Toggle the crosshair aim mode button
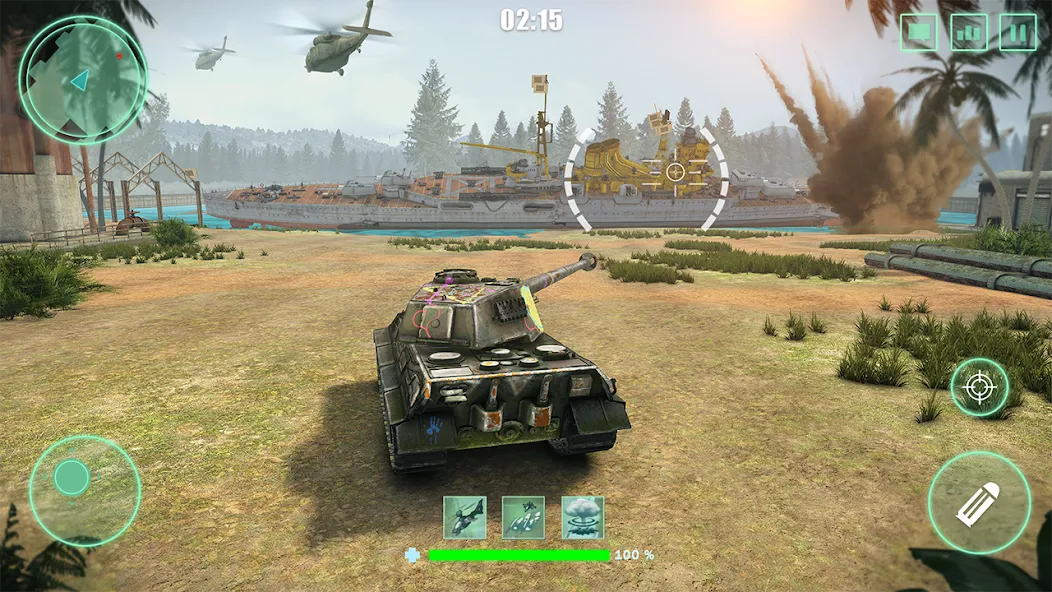 pos(980,388)
